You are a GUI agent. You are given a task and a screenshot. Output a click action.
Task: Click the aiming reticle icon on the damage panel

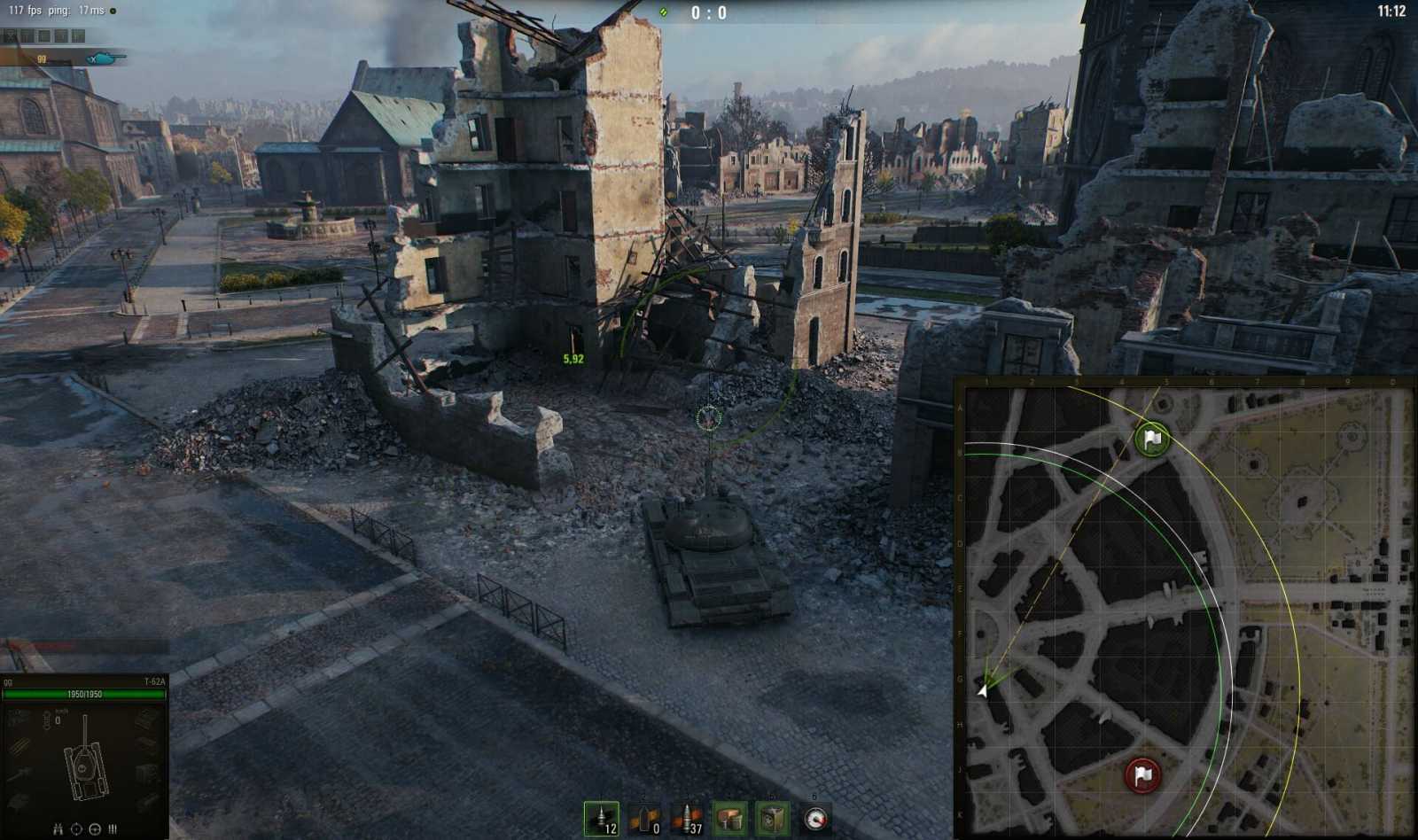(77, 829)
